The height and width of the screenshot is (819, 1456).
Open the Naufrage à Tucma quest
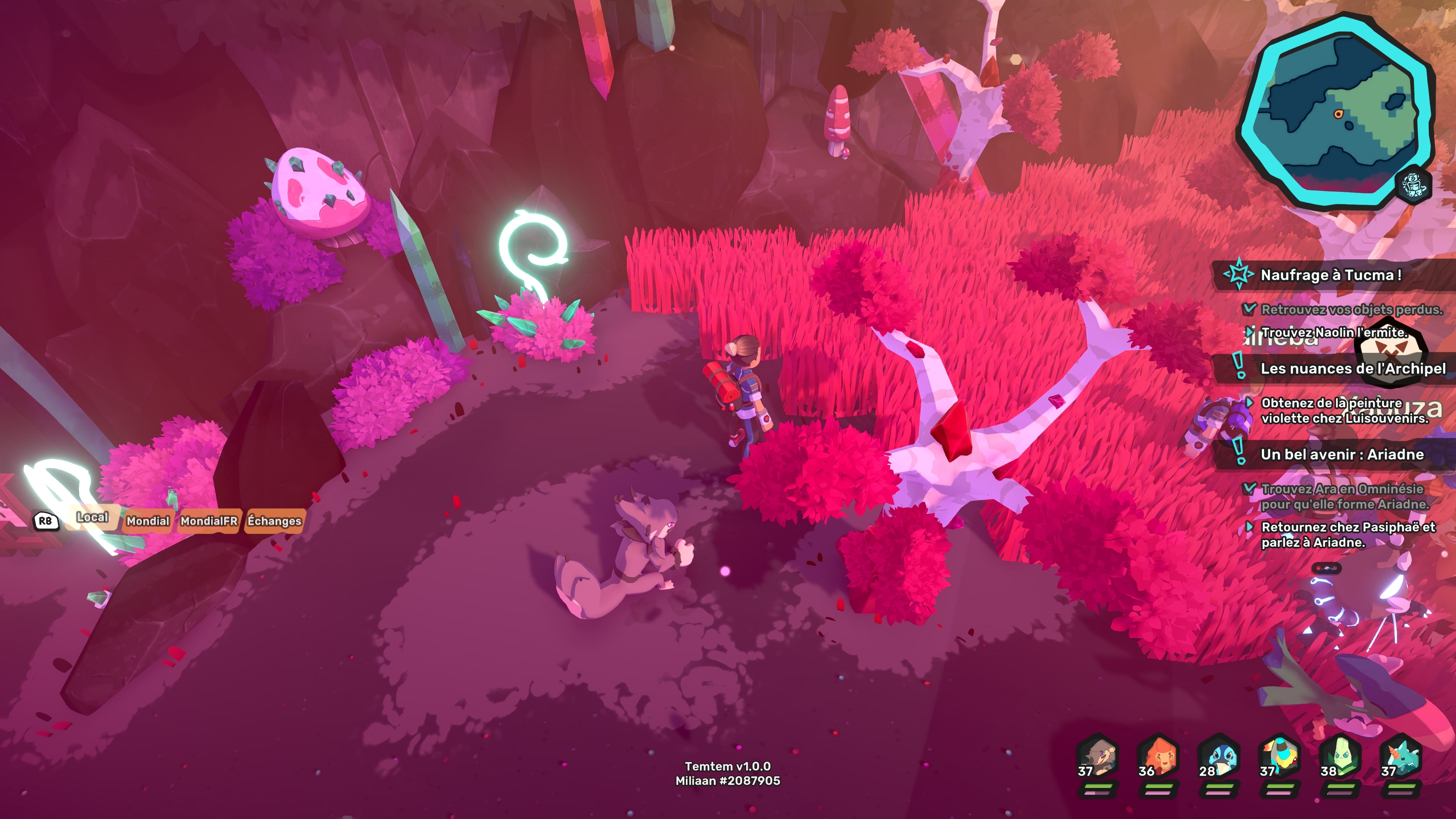1330,275
